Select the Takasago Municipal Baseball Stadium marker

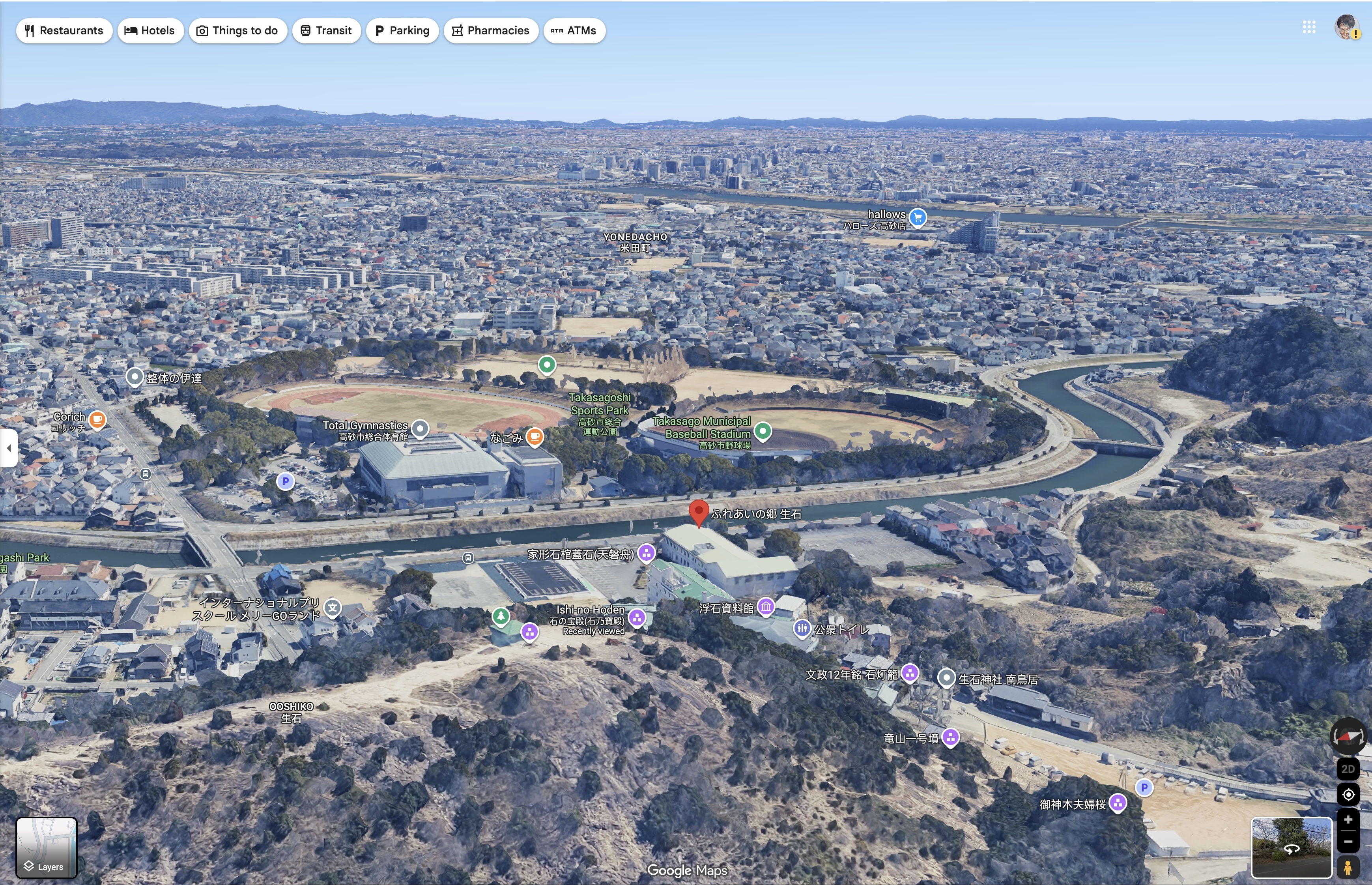click(x=763, y=430)
